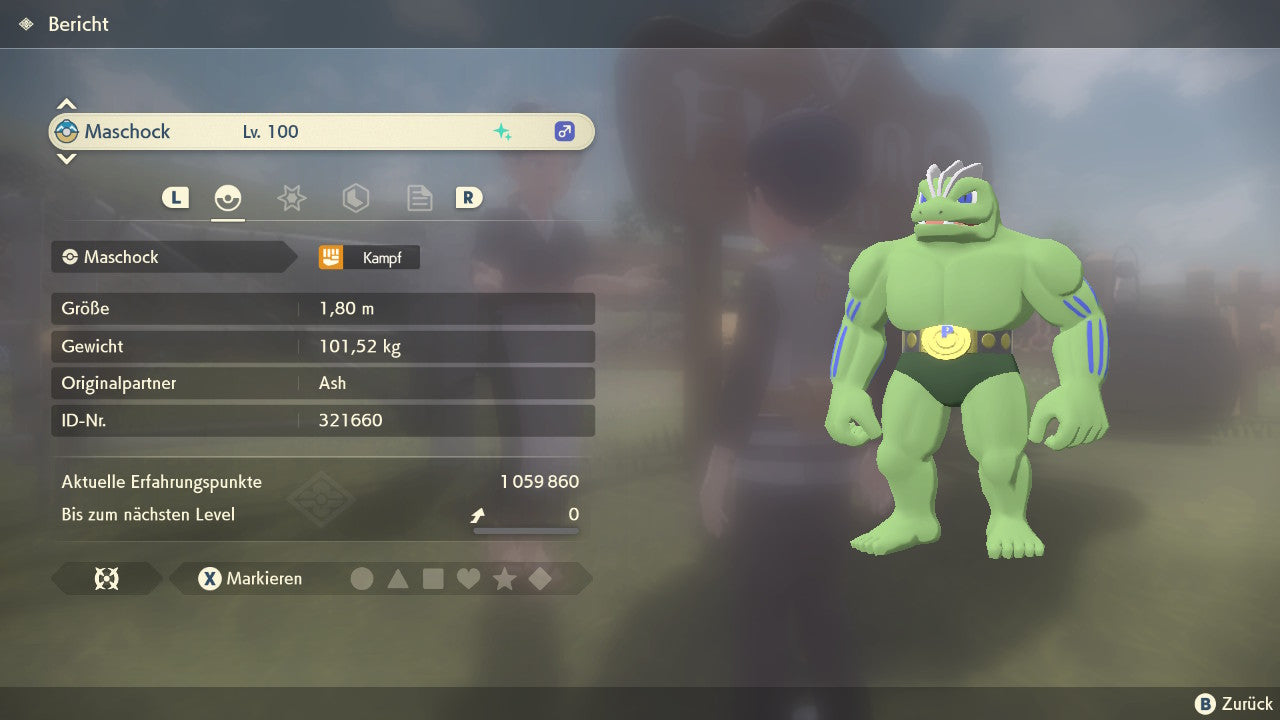
Task: Toggle the heart marking
Action: pos(468,579)
